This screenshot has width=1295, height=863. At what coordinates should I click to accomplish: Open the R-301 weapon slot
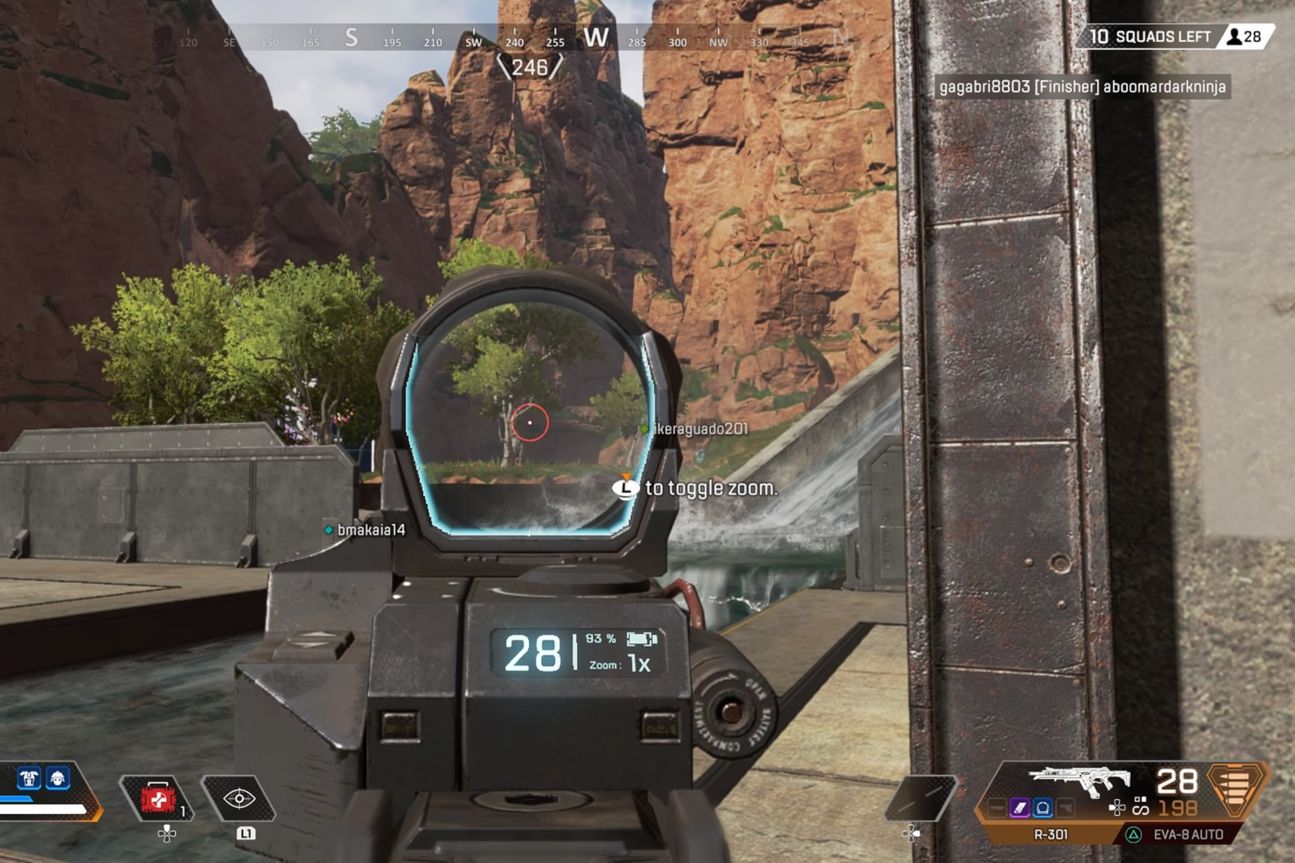pos(1050,834)
